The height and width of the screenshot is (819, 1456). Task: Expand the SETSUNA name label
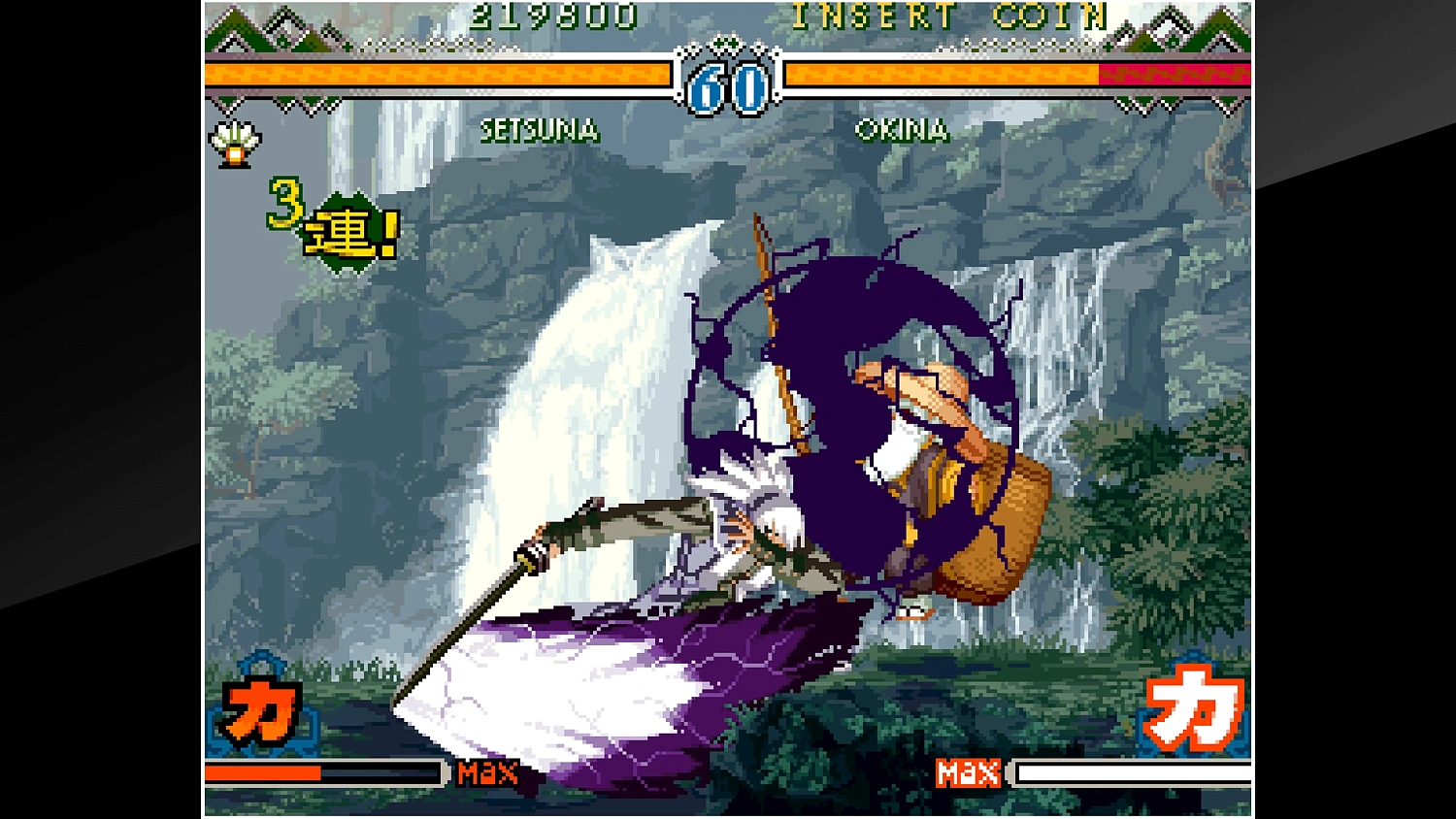click(x=542, y=131)
